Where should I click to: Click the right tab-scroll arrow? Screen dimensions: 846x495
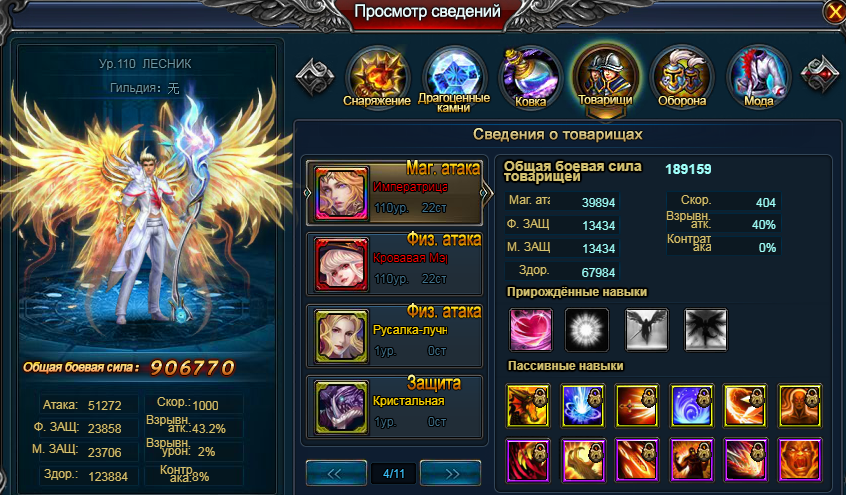click(821, 73)
